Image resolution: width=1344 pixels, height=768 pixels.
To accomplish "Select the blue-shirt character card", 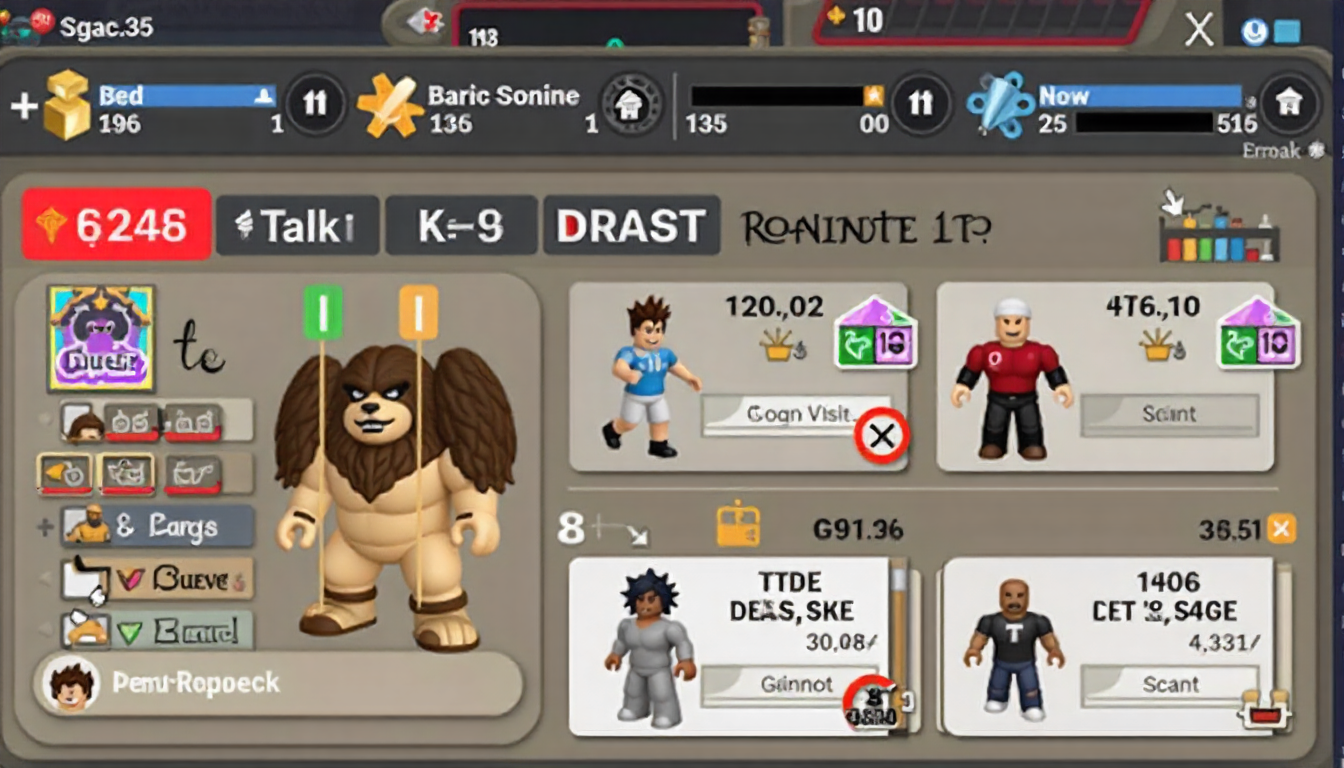I will tap(738, 376).
